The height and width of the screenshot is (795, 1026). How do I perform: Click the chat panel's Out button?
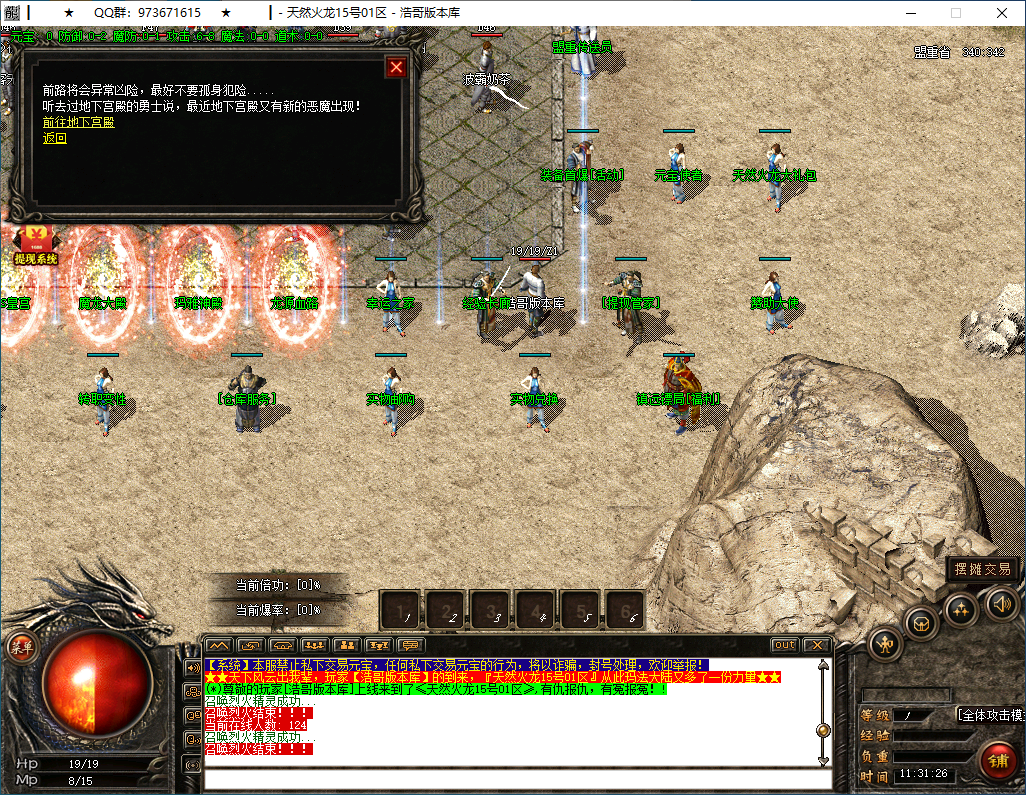point(784,645)
